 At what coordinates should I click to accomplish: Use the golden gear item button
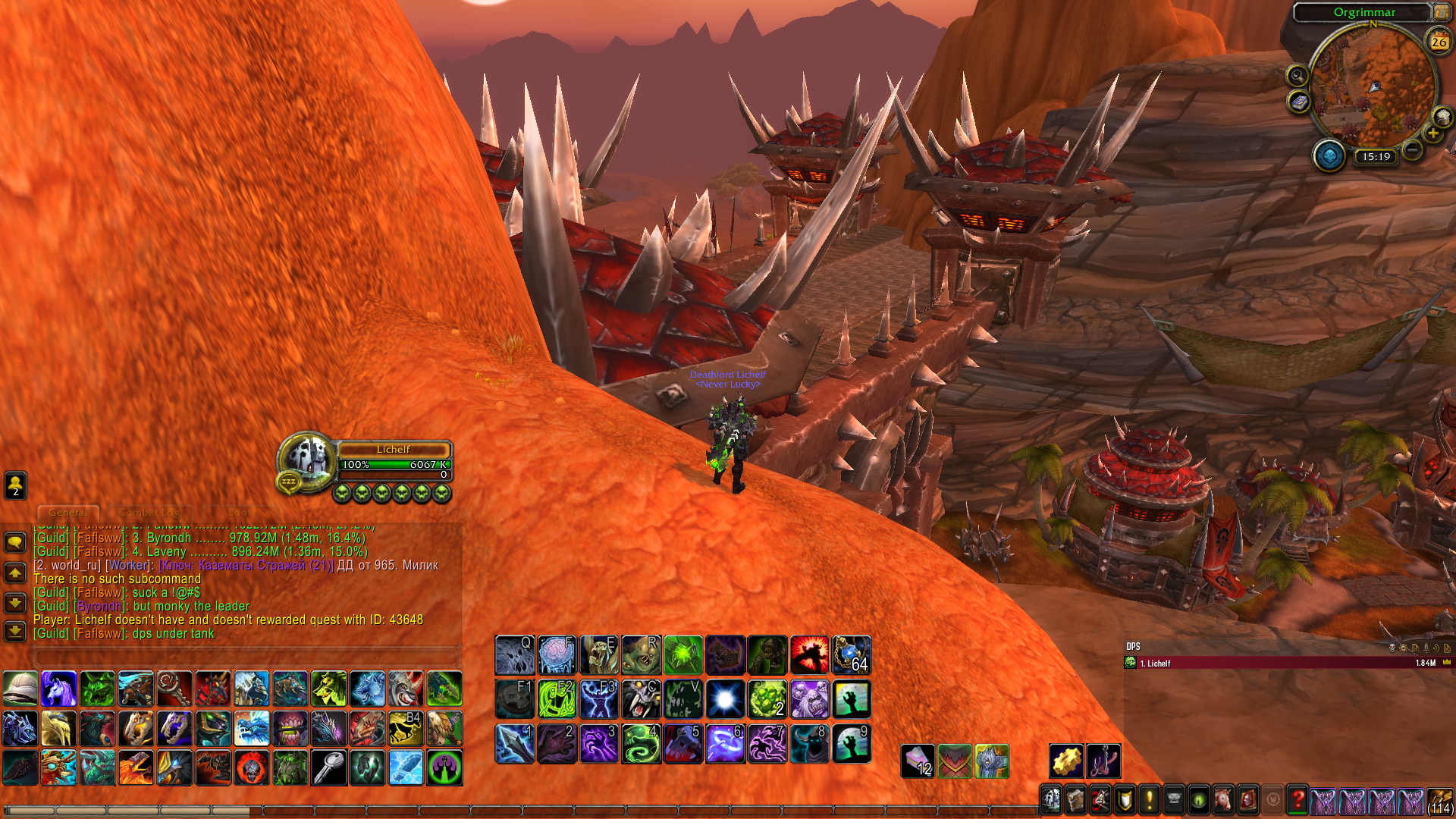(x=1066, y=761)
